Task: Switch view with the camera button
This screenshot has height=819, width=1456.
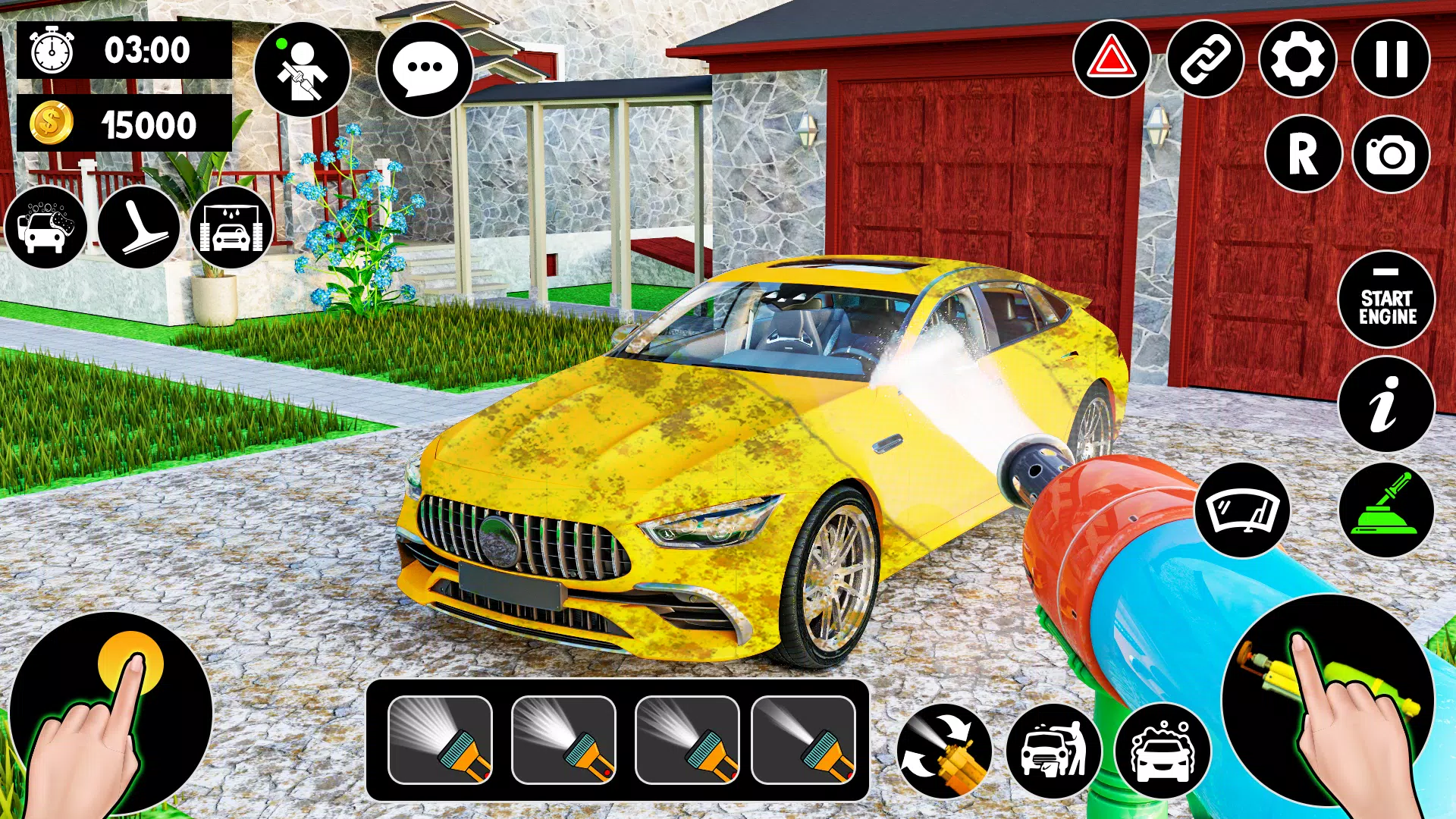Action: point(1391,154)
